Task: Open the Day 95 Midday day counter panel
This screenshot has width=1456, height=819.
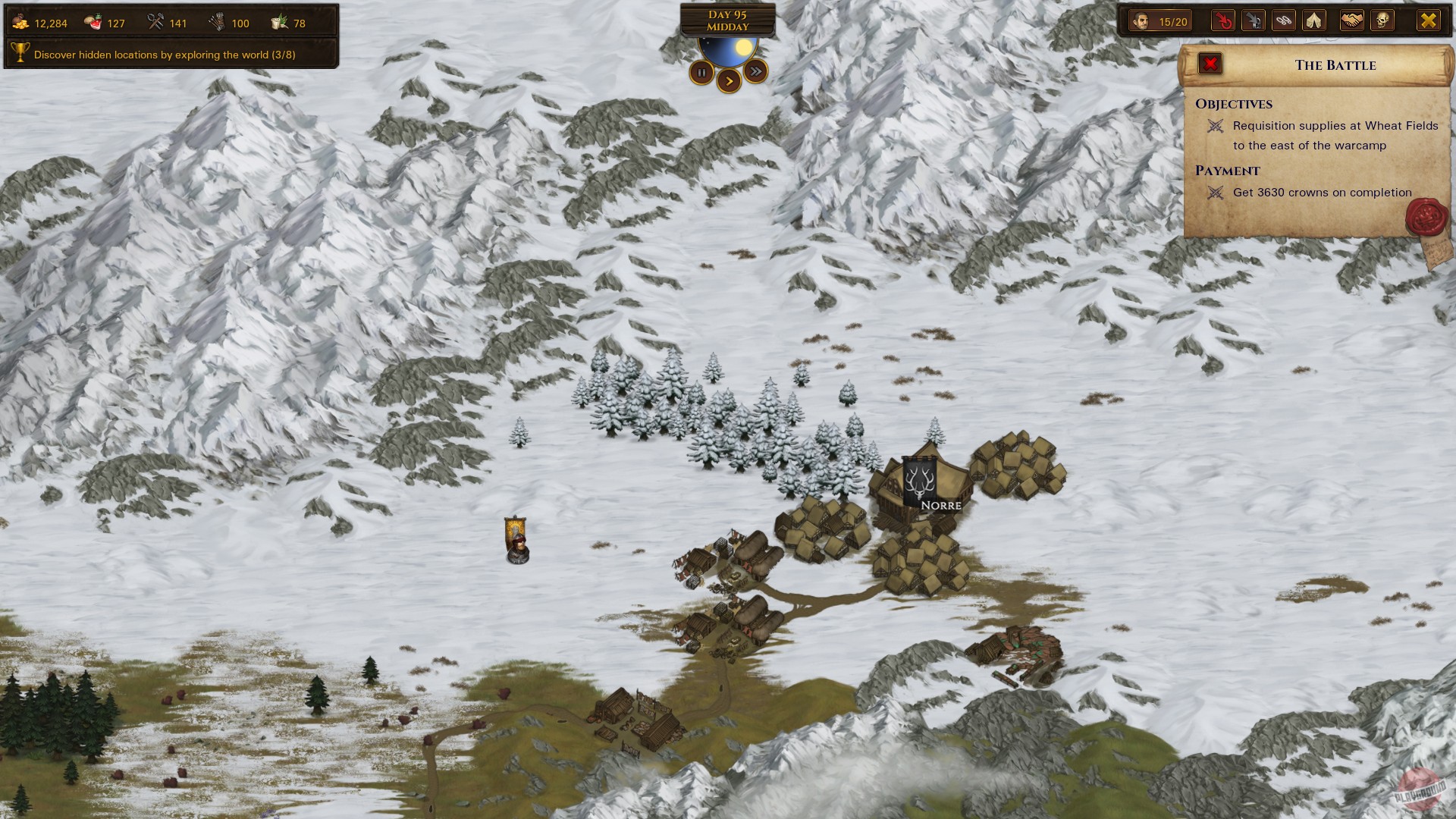Action: (728, 20)
